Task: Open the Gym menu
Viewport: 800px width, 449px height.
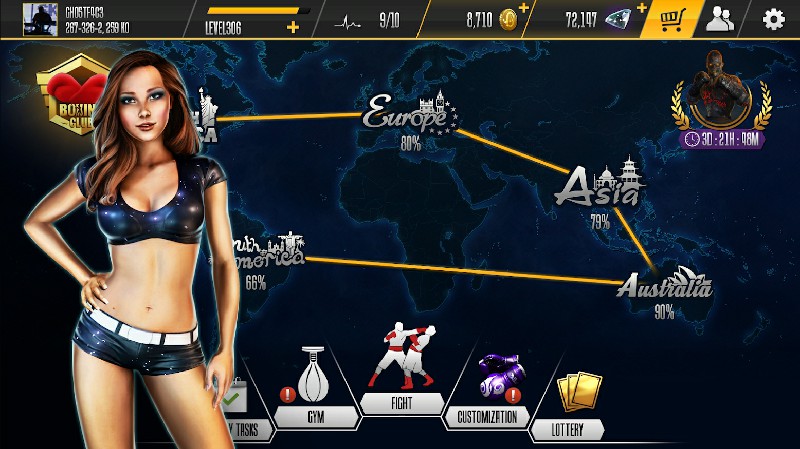Action: coord(314,388)
